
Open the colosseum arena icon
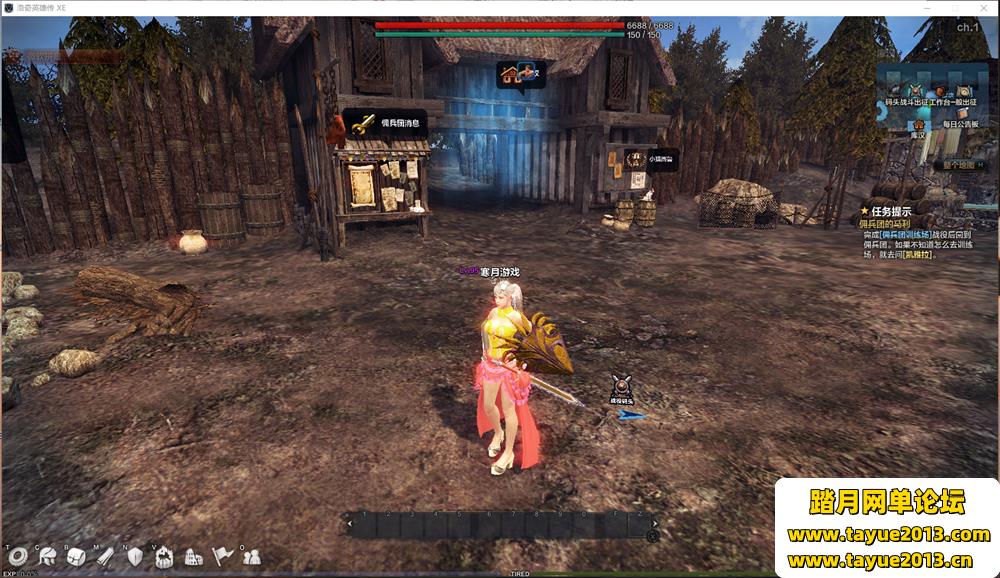click(193, 557)
